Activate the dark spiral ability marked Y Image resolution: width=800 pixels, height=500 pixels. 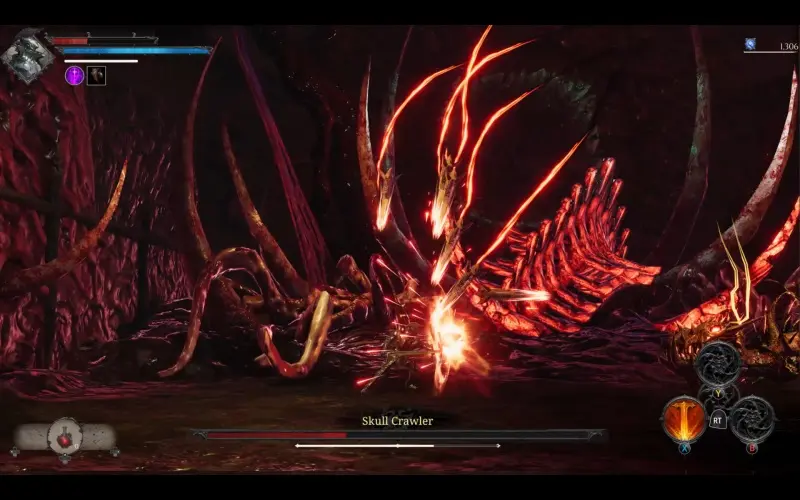click(x=717, y=364)
